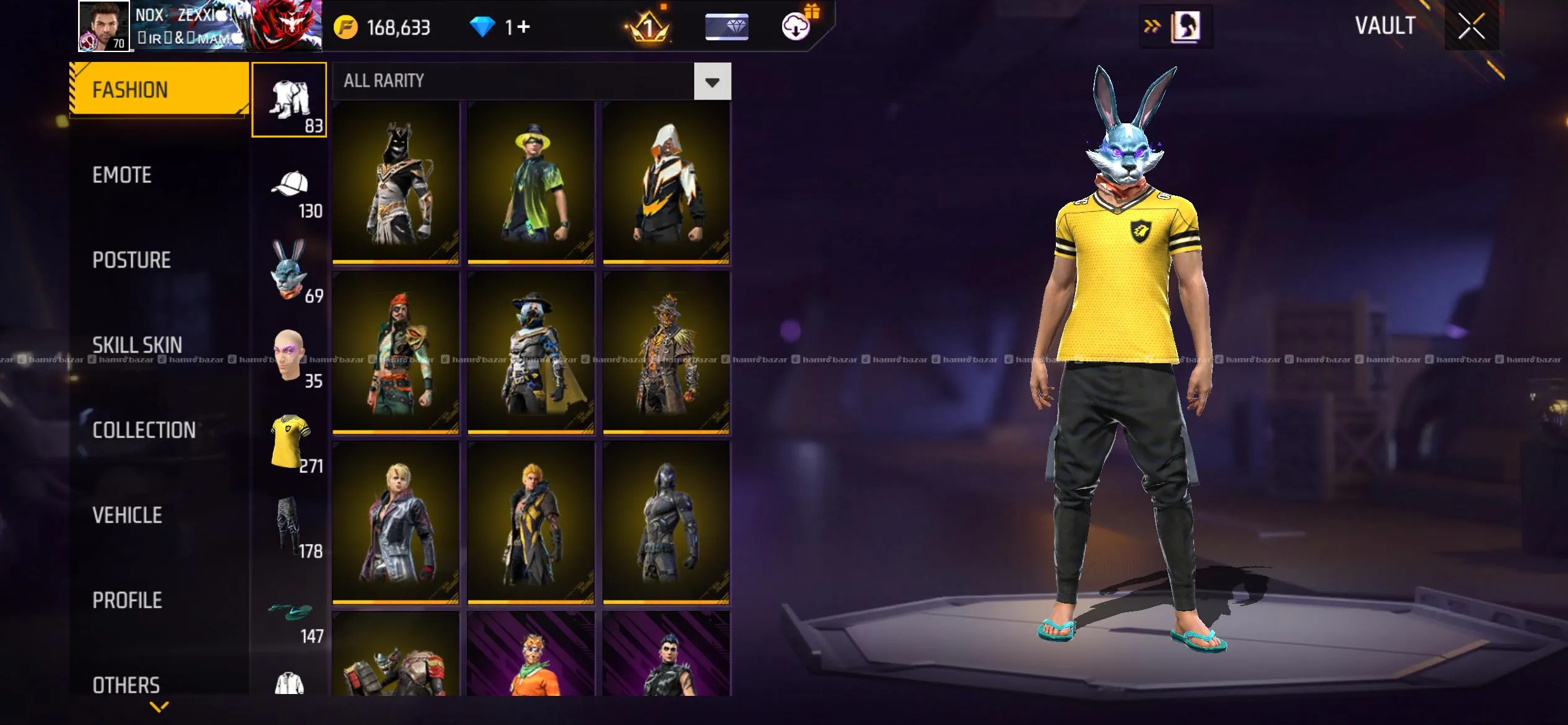
Task: Switch to the Emote tab
Action: tap(122, 175)
